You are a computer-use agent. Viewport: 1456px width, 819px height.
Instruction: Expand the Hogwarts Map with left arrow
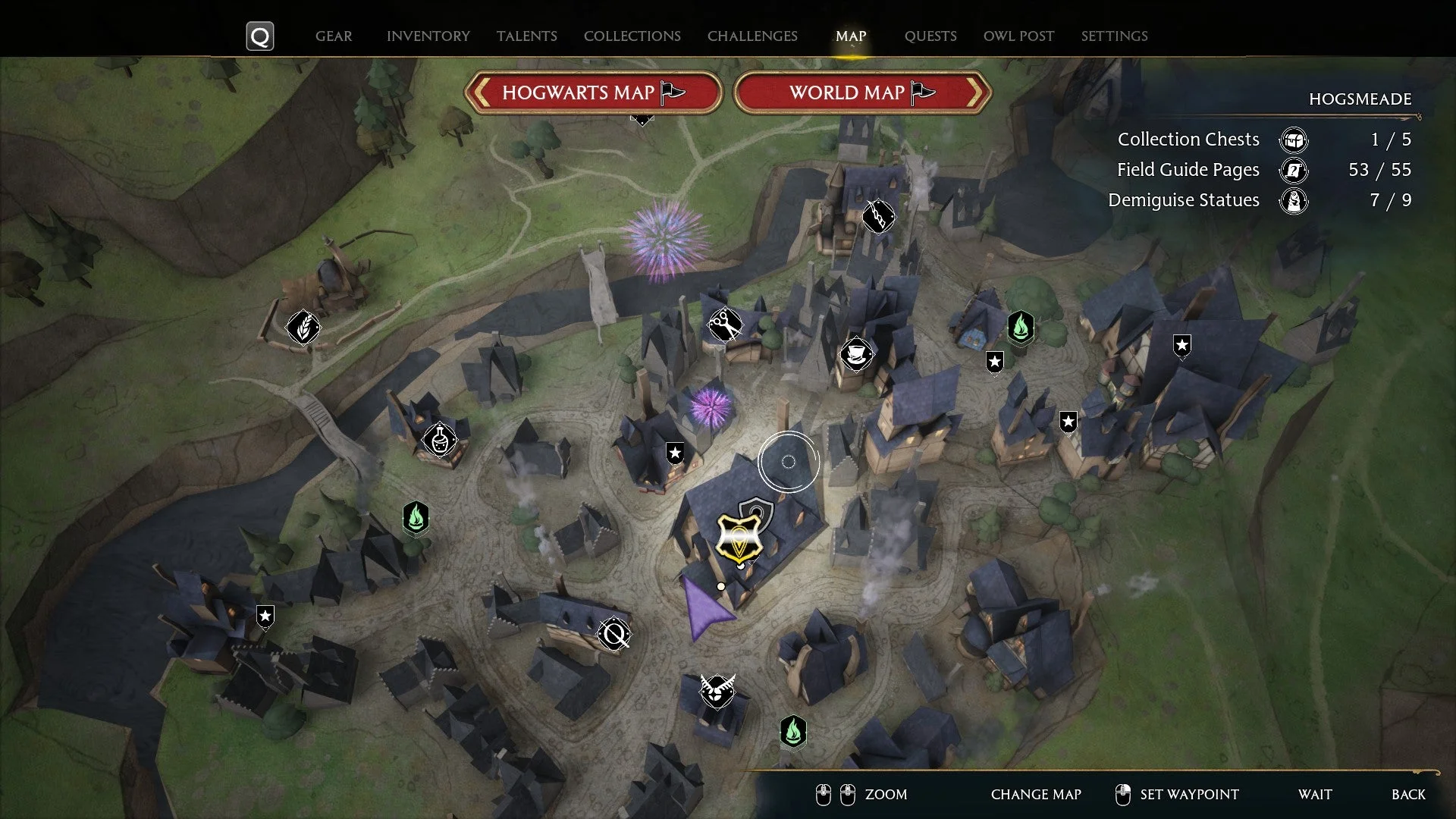pos(482,92)
